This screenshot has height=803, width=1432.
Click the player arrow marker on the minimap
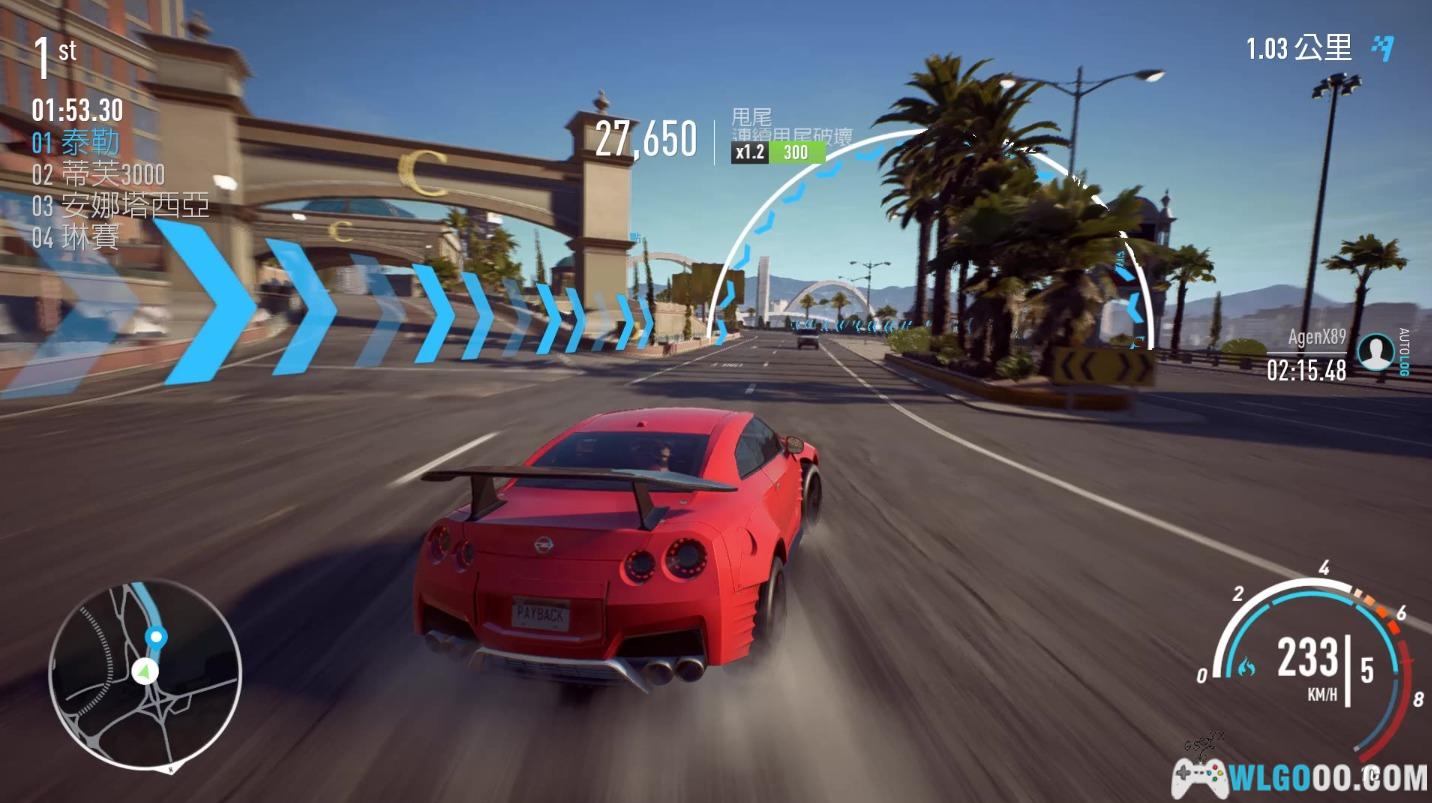pyautogui.click(x=146, y=670)
